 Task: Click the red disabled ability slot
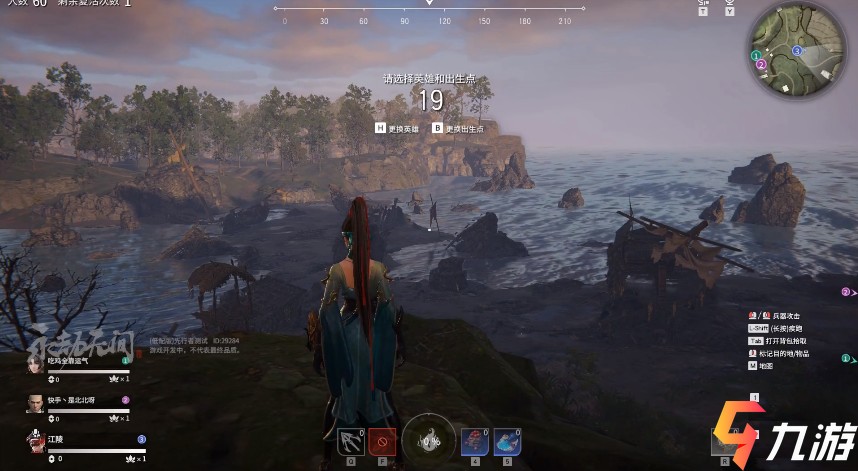click(x=382, y=441)
